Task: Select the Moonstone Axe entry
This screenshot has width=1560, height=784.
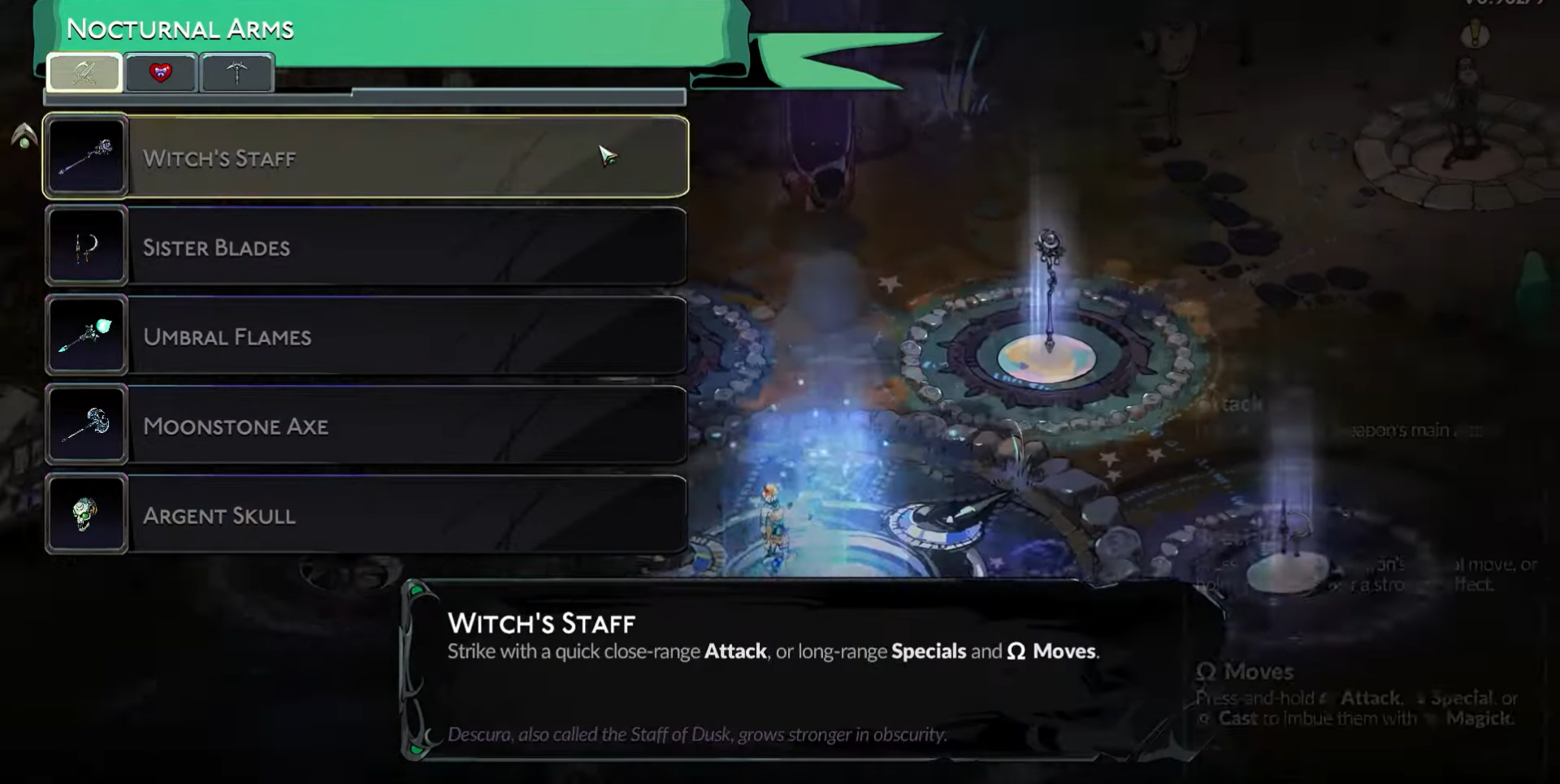Action: [x=366, y=425]
